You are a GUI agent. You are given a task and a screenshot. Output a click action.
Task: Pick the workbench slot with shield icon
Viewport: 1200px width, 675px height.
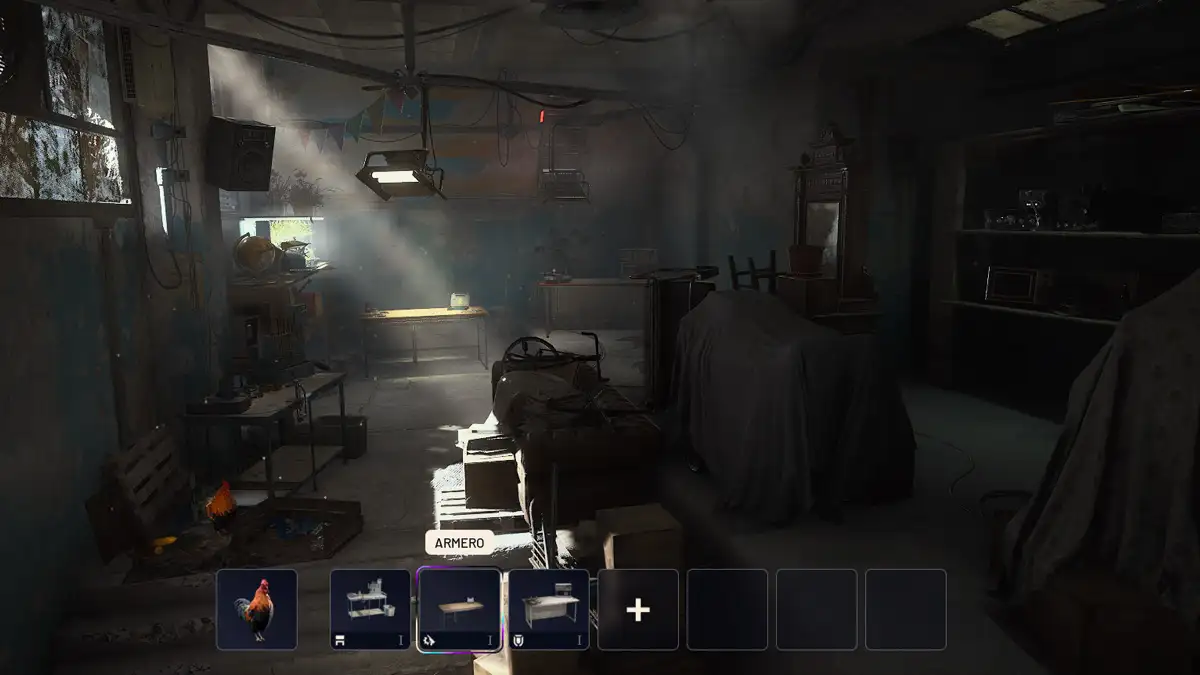(548, 609)
